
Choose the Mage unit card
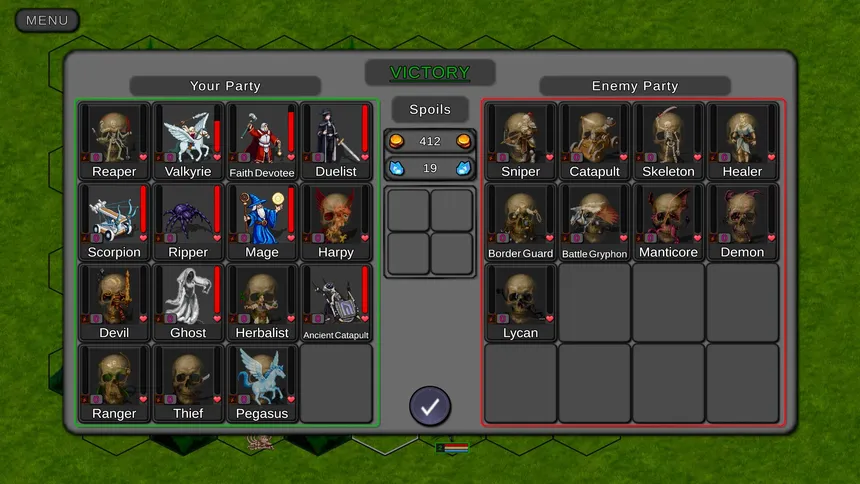[x=262, y=222]
